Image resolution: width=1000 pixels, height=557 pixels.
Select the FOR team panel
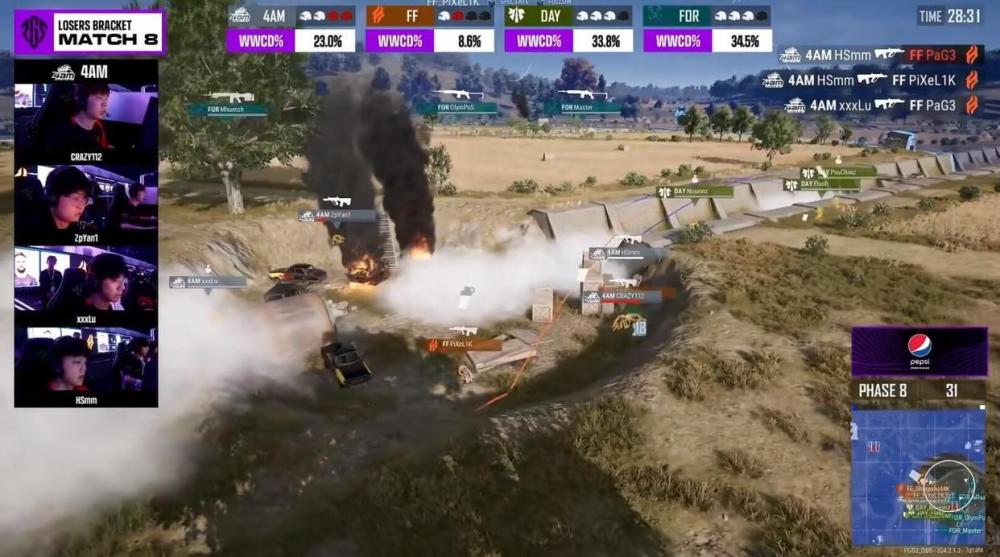707,28
